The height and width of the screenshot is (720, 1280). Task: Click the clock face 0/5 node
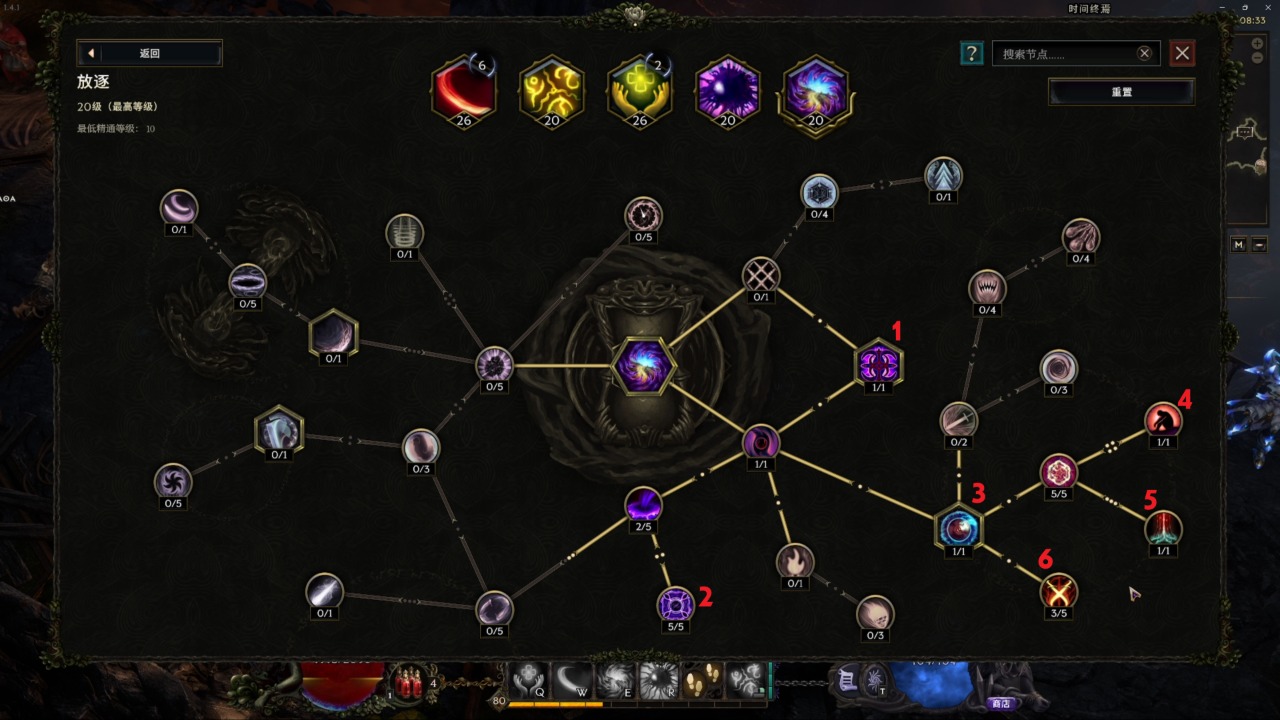[643, 214]
